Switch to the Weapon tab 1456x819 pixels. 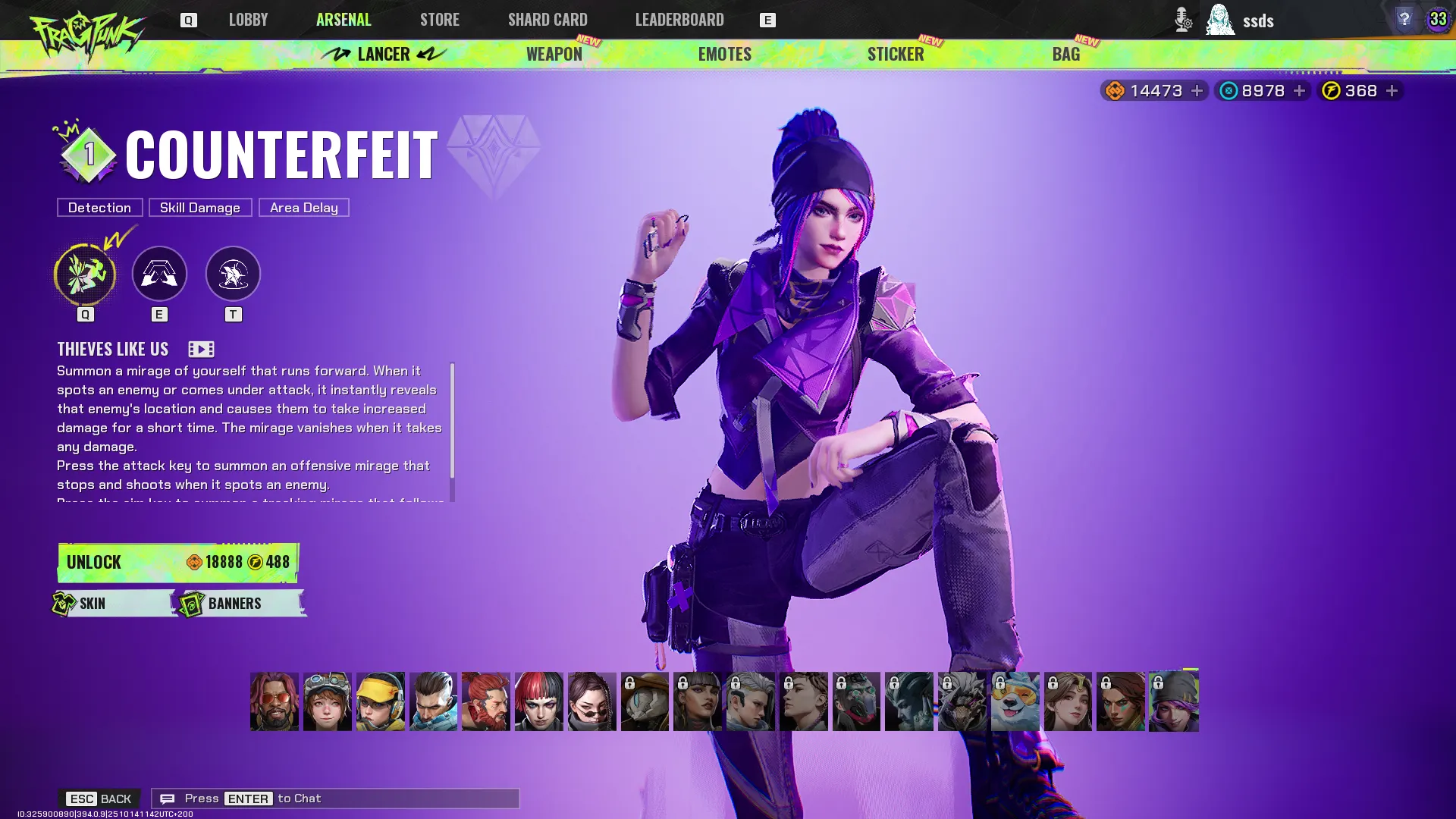(x=554, y=54)
